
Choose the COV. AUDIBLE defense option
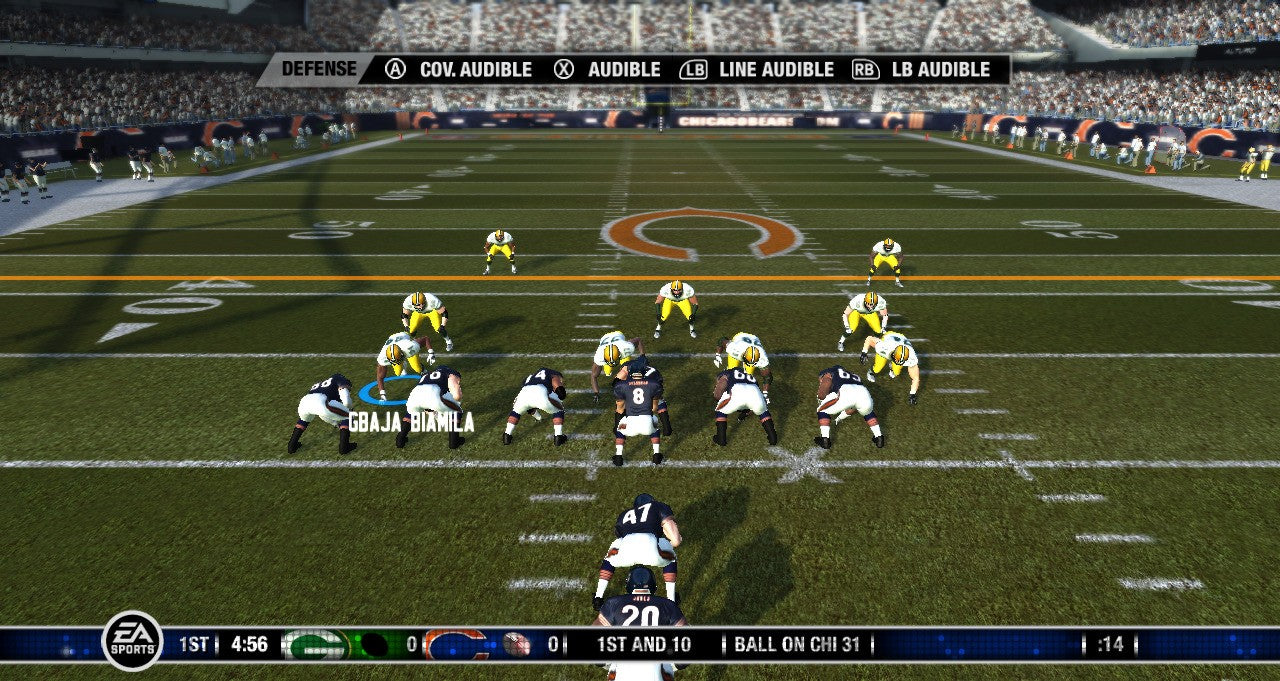click(460, 70)
